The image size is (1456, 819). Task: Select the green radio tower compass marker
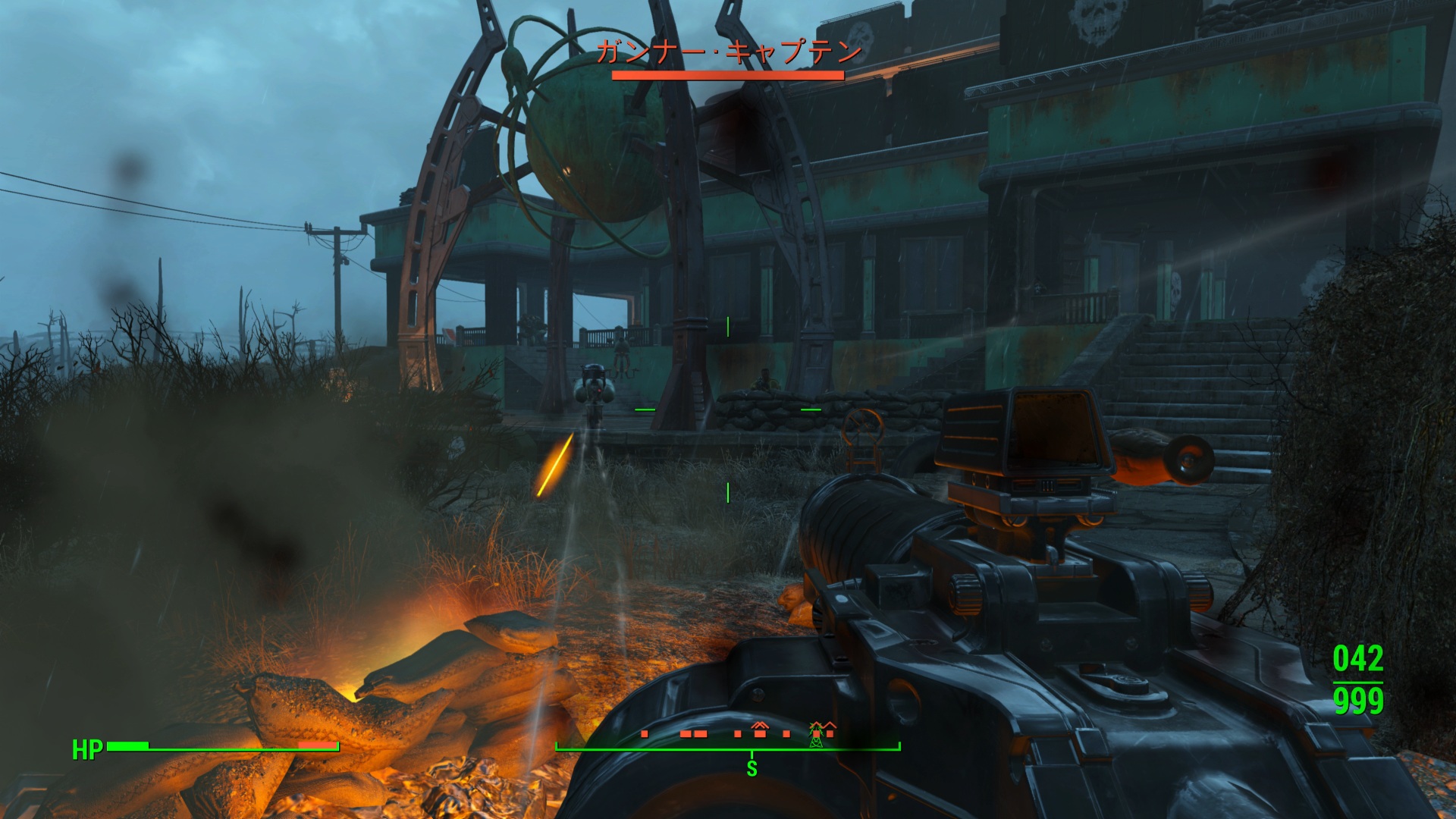(x=816, y=734)
